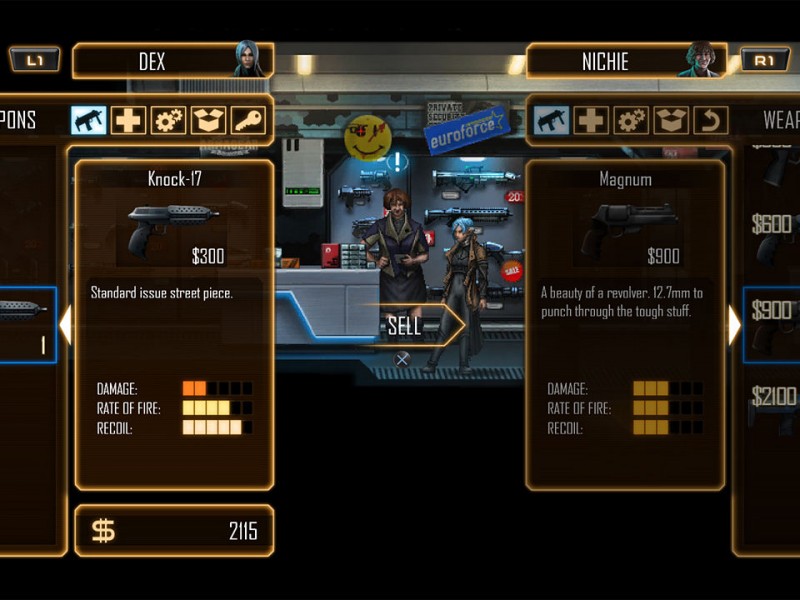Select the Knock-17 row in Dex's inventory
Screen dimensions: 800x600
pyautogui.click(x=27, y=325)
